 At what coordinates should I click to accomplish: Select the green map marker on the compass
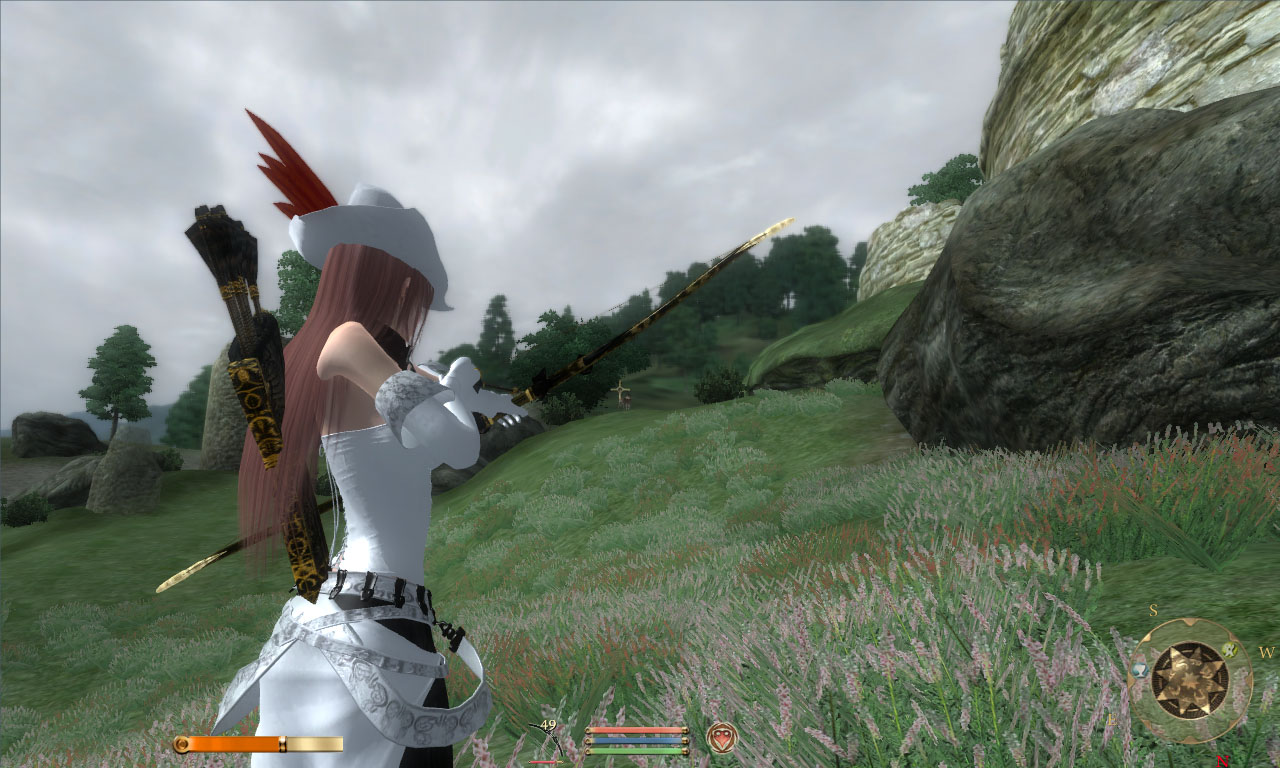(1230, 650)
